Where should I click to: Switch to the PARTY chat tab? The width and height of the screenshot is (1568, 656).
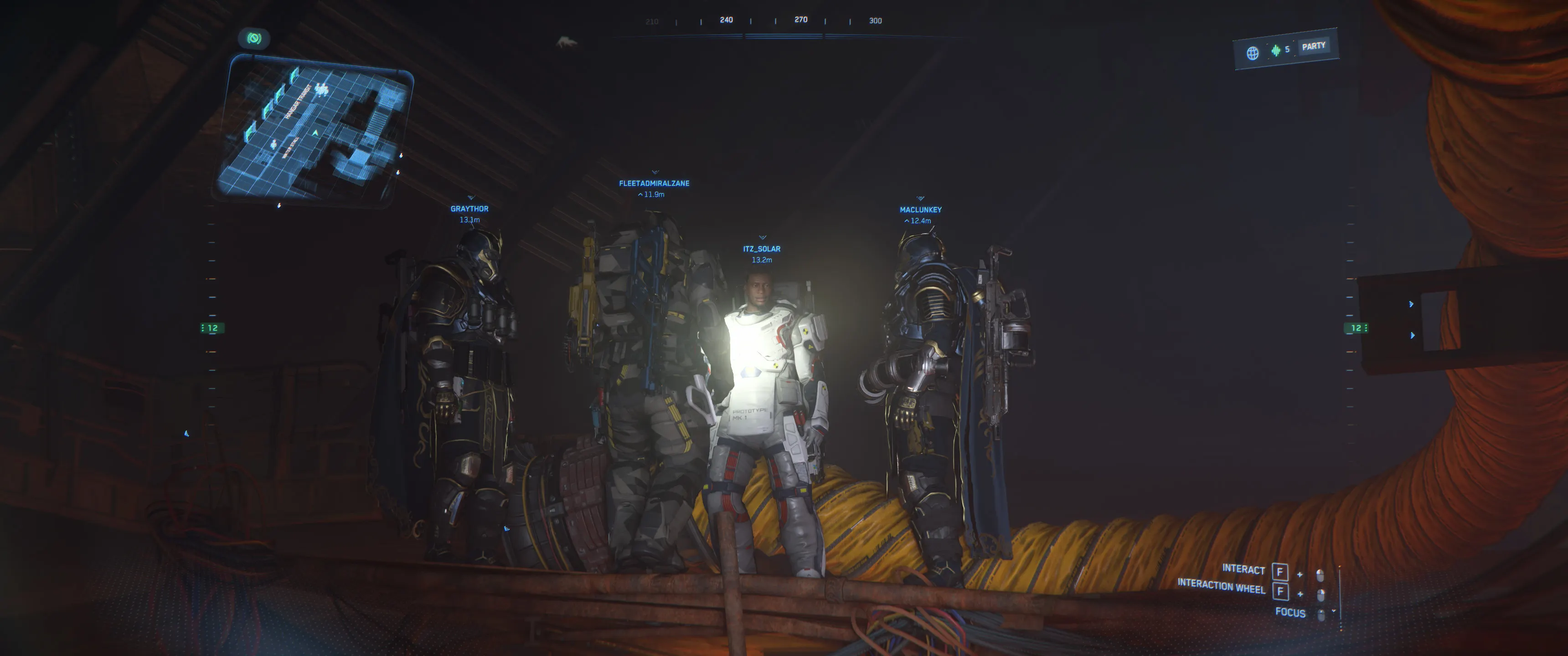pos(1313,46)
